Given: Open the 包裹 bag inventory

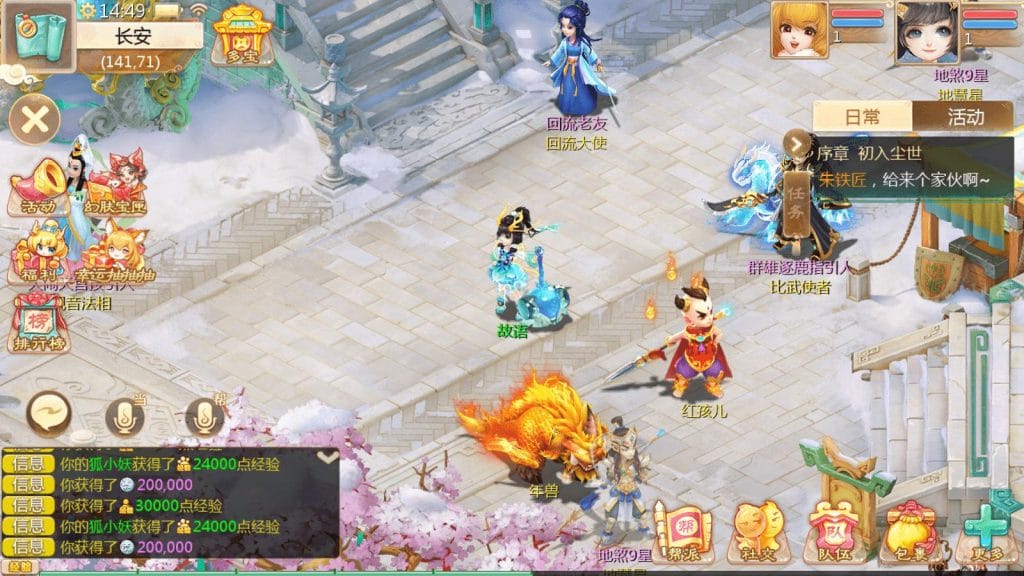Looking at the screenshot, I should click(x=908, y=530).
